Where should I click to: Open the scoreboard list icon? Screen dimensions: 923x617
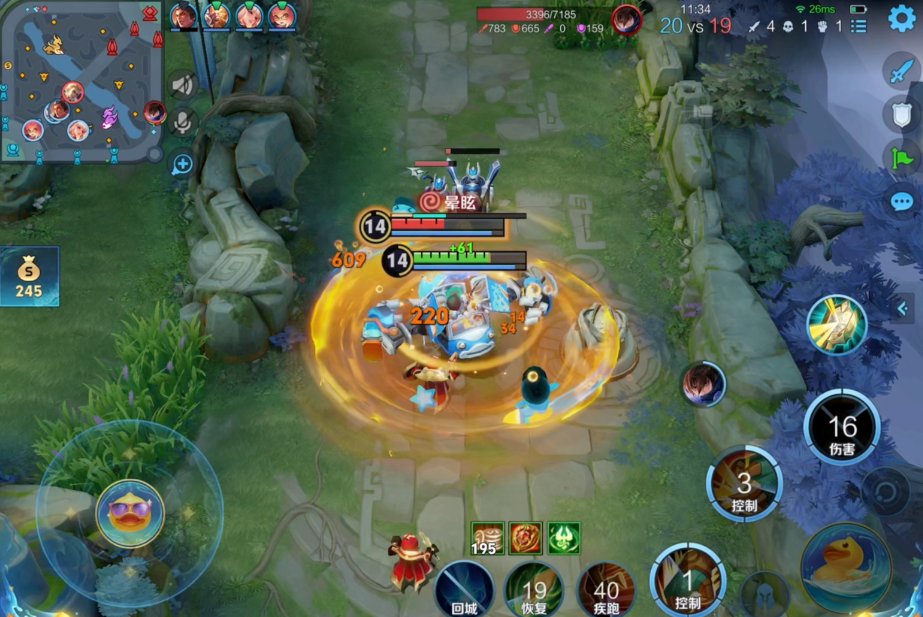click(x=858, y=26)
